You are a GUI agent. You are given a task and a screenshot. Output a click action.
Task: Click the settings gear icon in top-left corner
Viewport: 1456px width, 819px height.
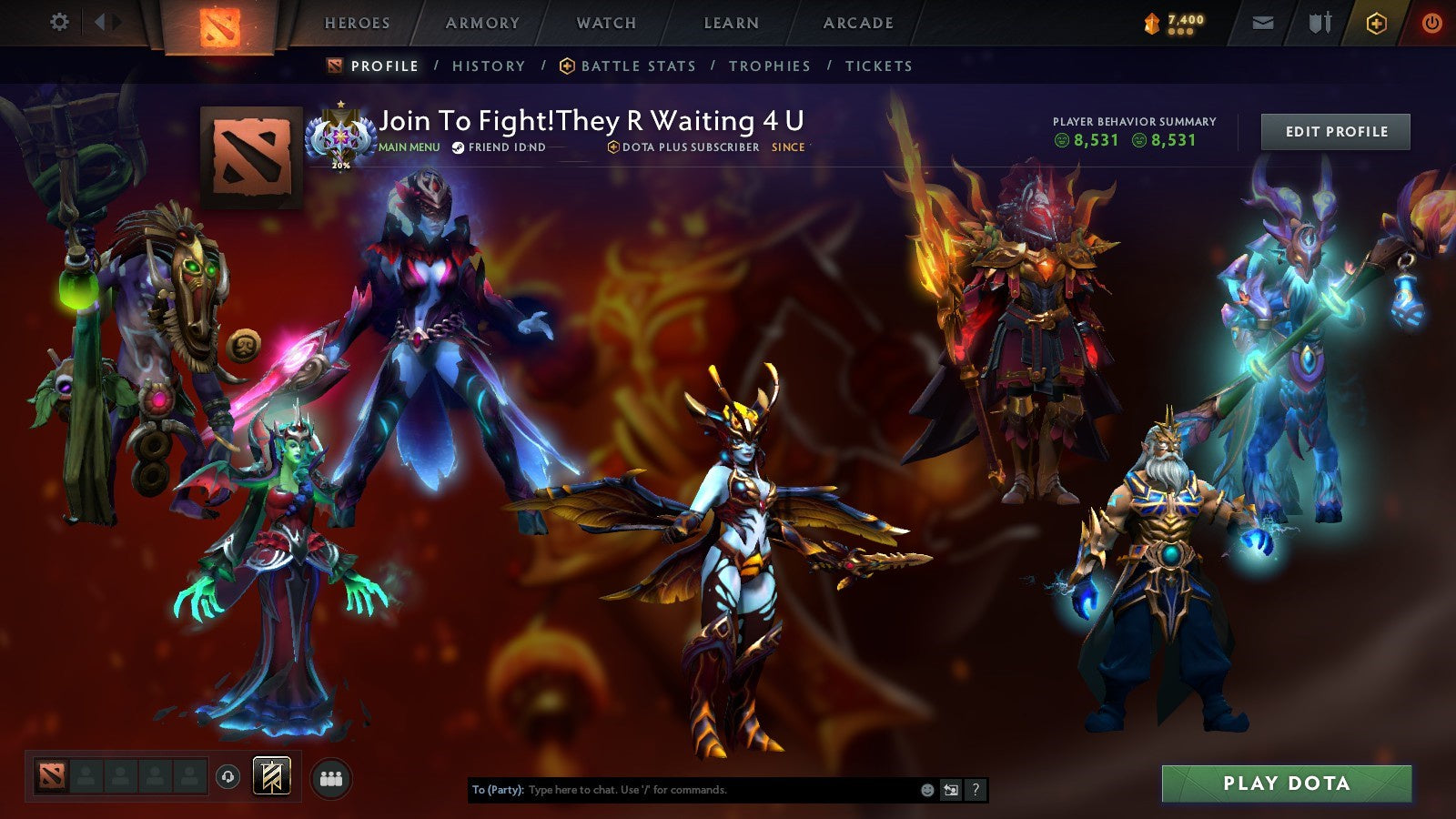[60, 22]
